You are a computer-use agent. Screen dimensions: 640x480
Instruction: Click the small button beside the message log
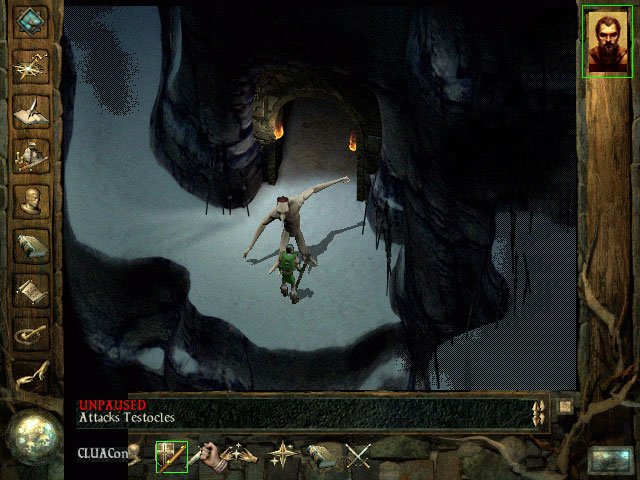(x=564, y=406)
